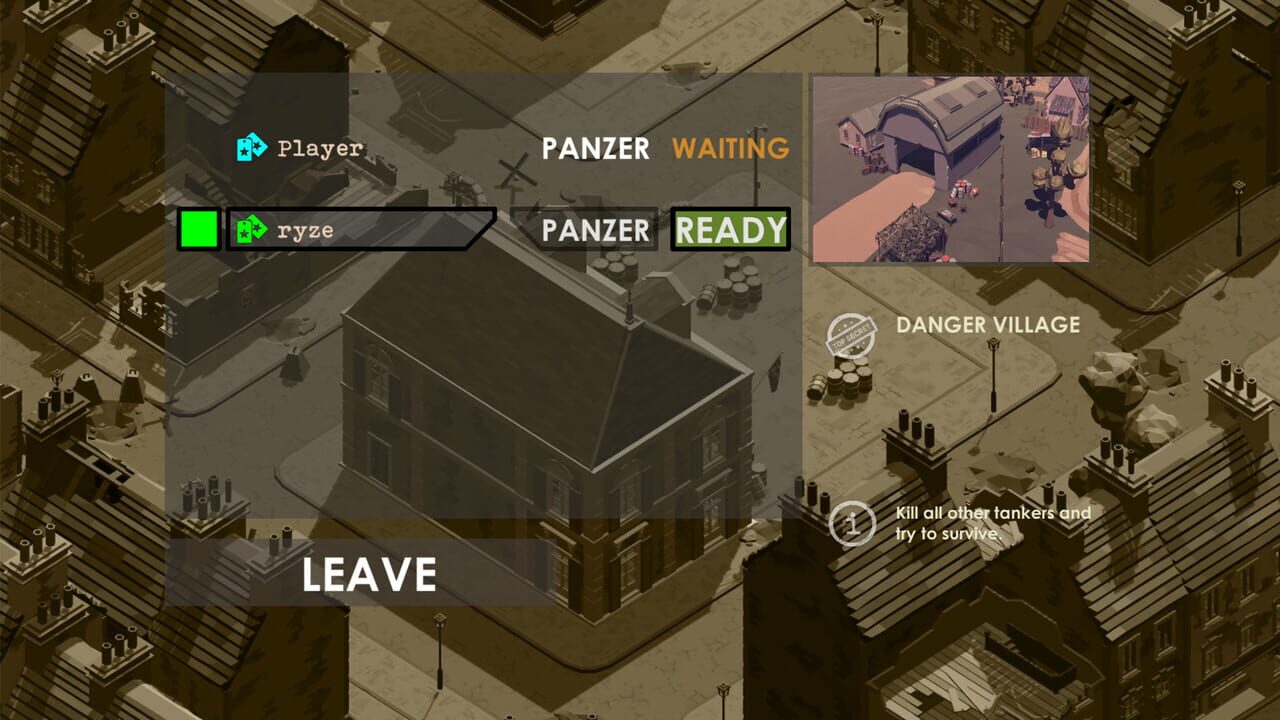This screenshot has height=720, width=1280.
Task: Click the DANGER VILLAGE map title
Action: point(987,325)
